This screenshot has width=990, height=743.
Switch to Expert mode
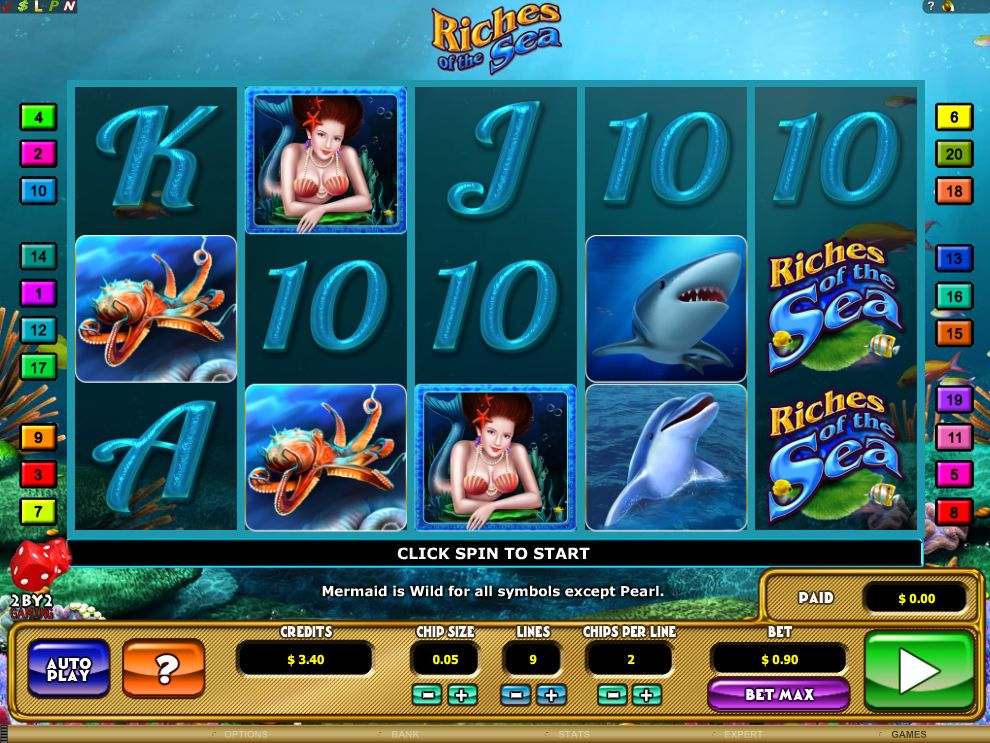(x=744, y=735)
